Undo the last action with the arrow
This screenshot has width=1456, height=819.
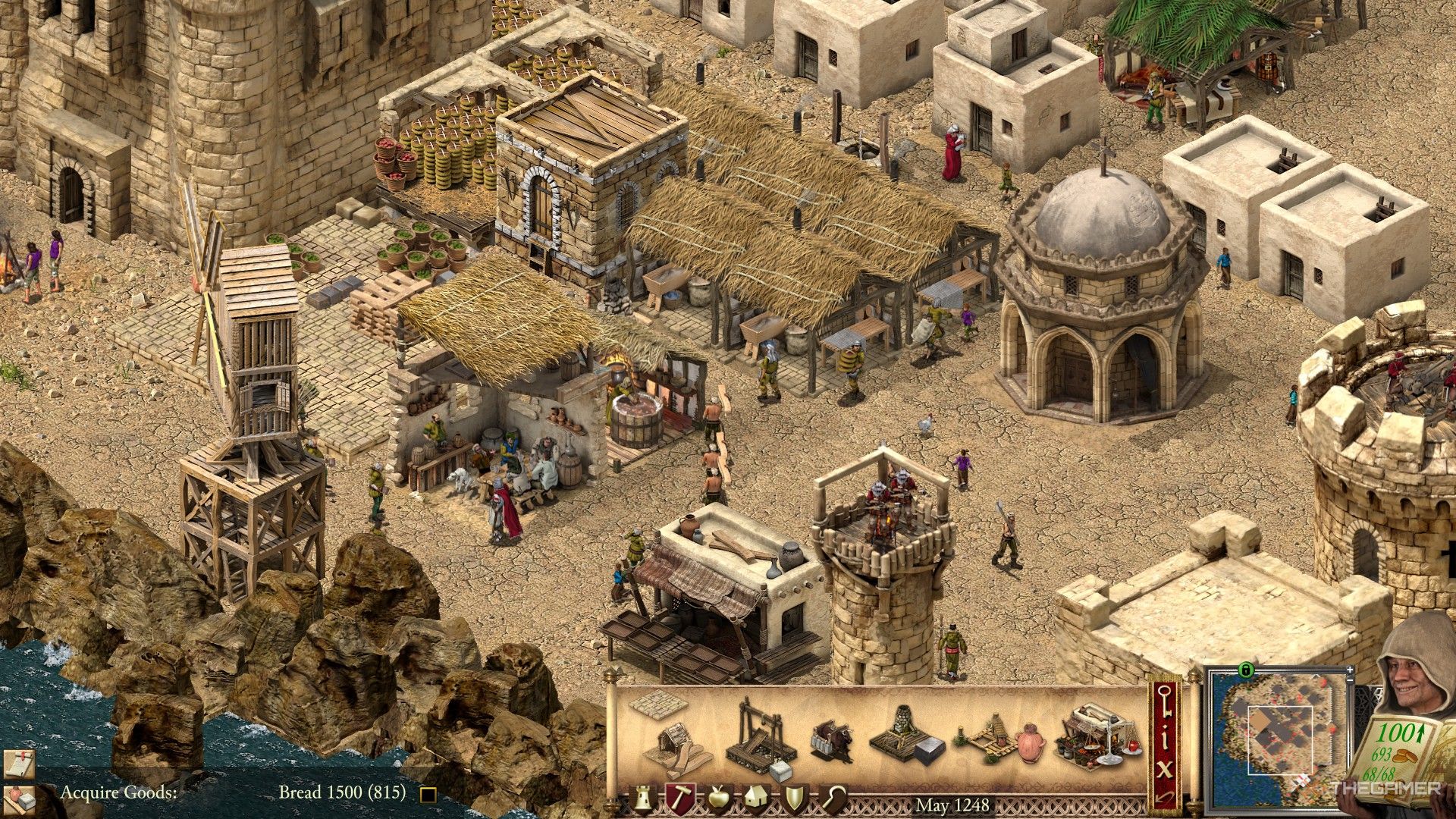click(x=1164, y=797)
